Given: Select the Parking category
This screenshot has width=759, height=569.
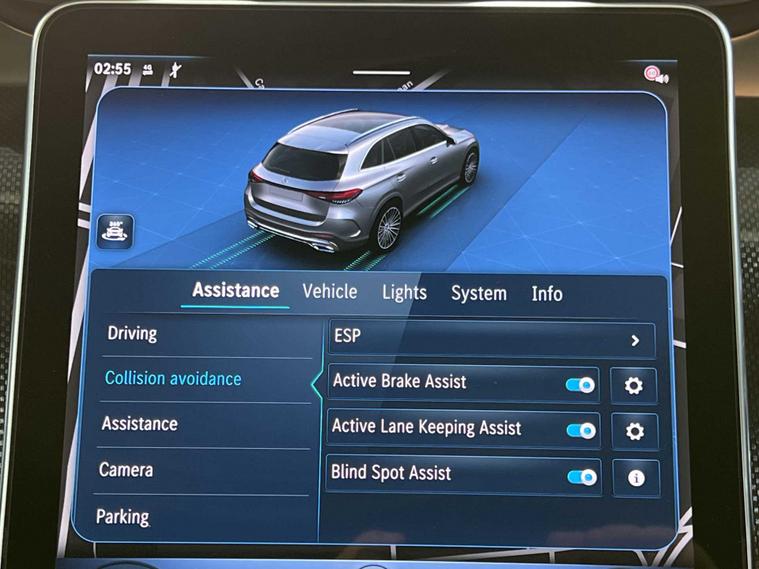Looking at the screenshot, I should pos(122,517).
